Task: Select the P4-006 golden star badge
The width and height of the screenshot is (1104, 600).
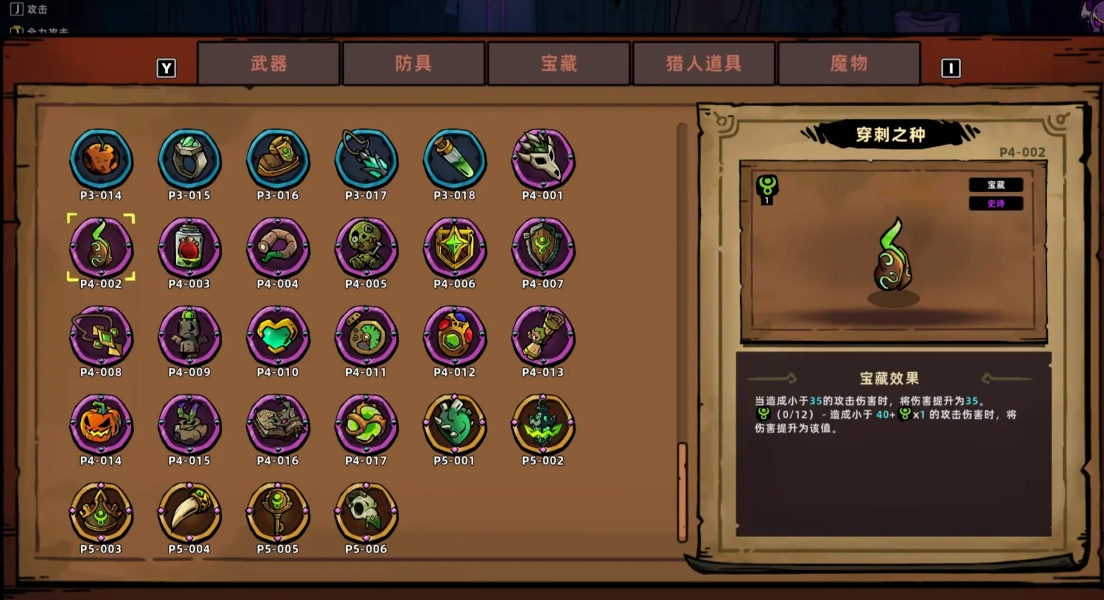Action: (x=455, y=247)
